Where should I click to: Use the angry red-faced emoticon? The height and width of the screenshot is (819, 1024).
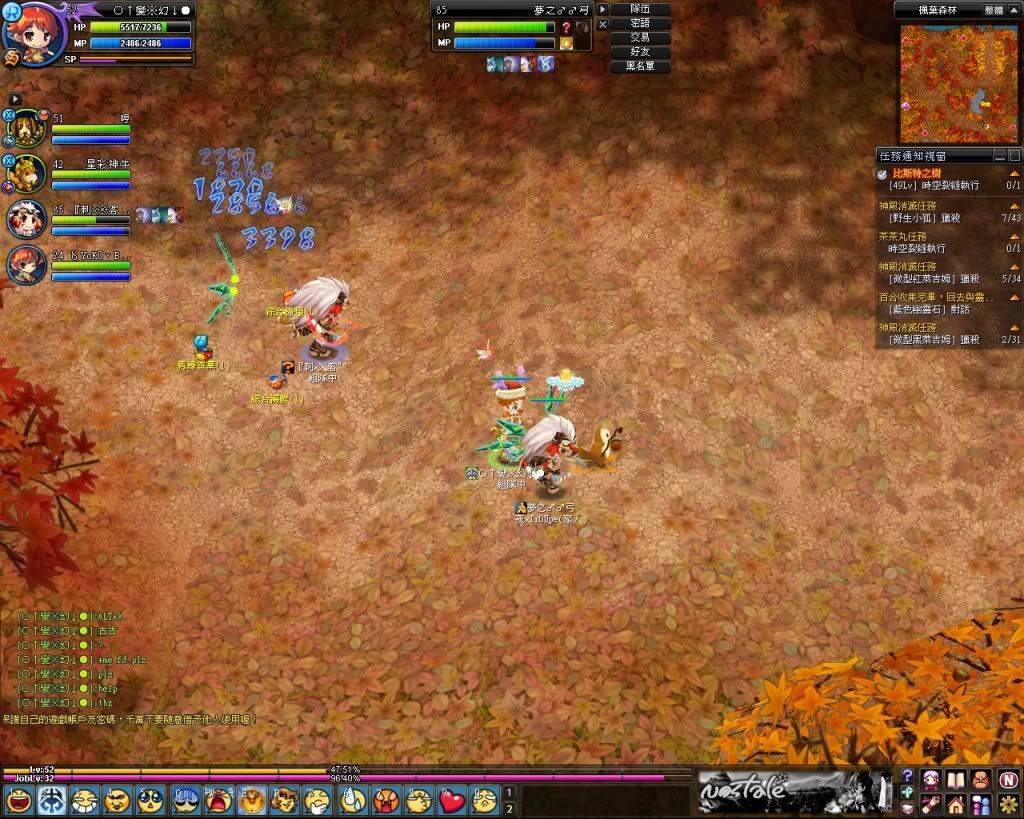[x=385, y=800]
